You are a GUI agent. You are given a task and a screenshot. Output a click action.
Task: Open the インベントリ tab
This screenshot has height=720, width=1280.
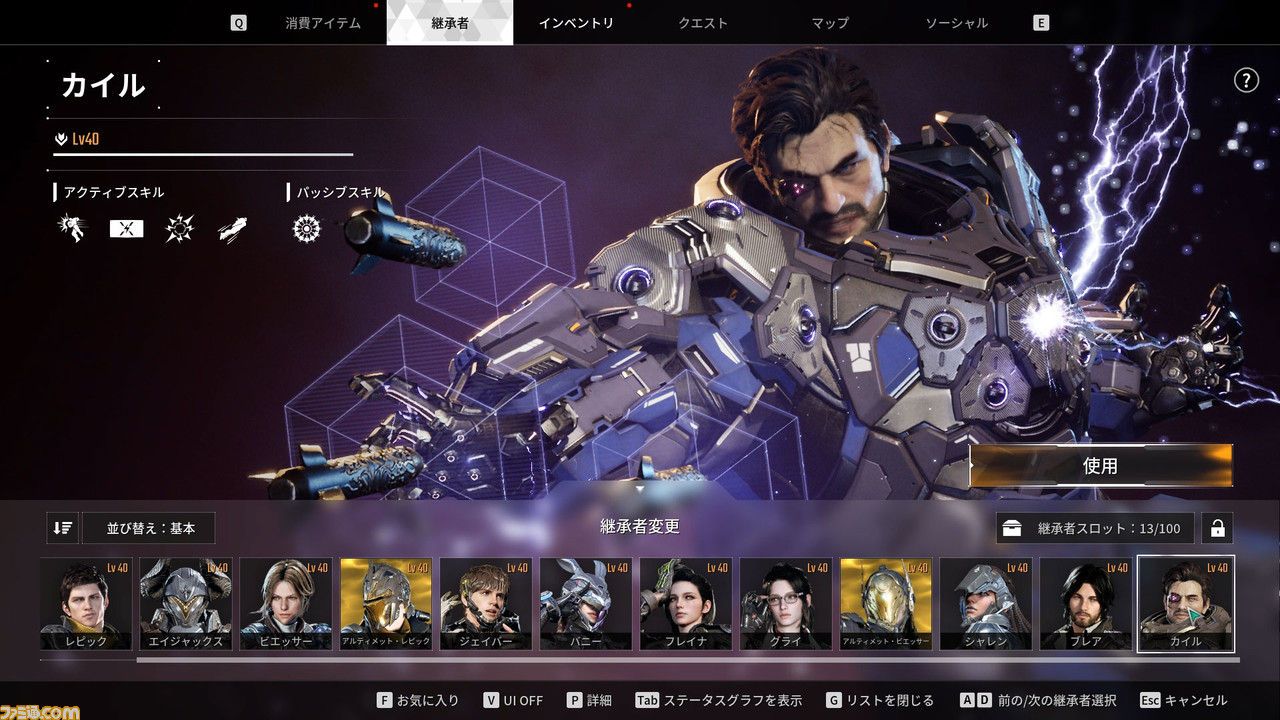point(576,23)
